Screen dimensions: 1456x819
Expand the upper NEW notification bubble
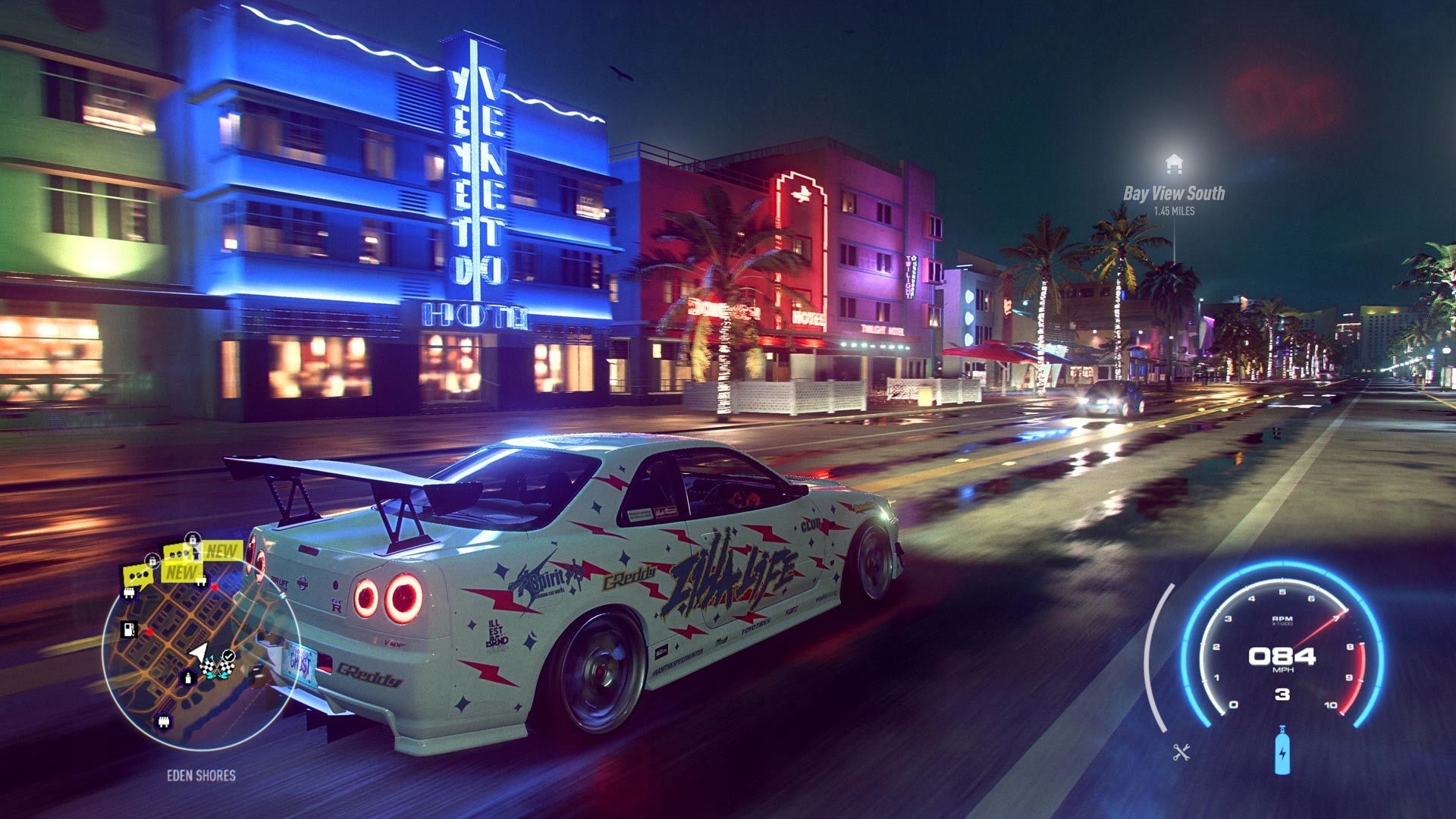pyautogui.click(x=221, y=550)
